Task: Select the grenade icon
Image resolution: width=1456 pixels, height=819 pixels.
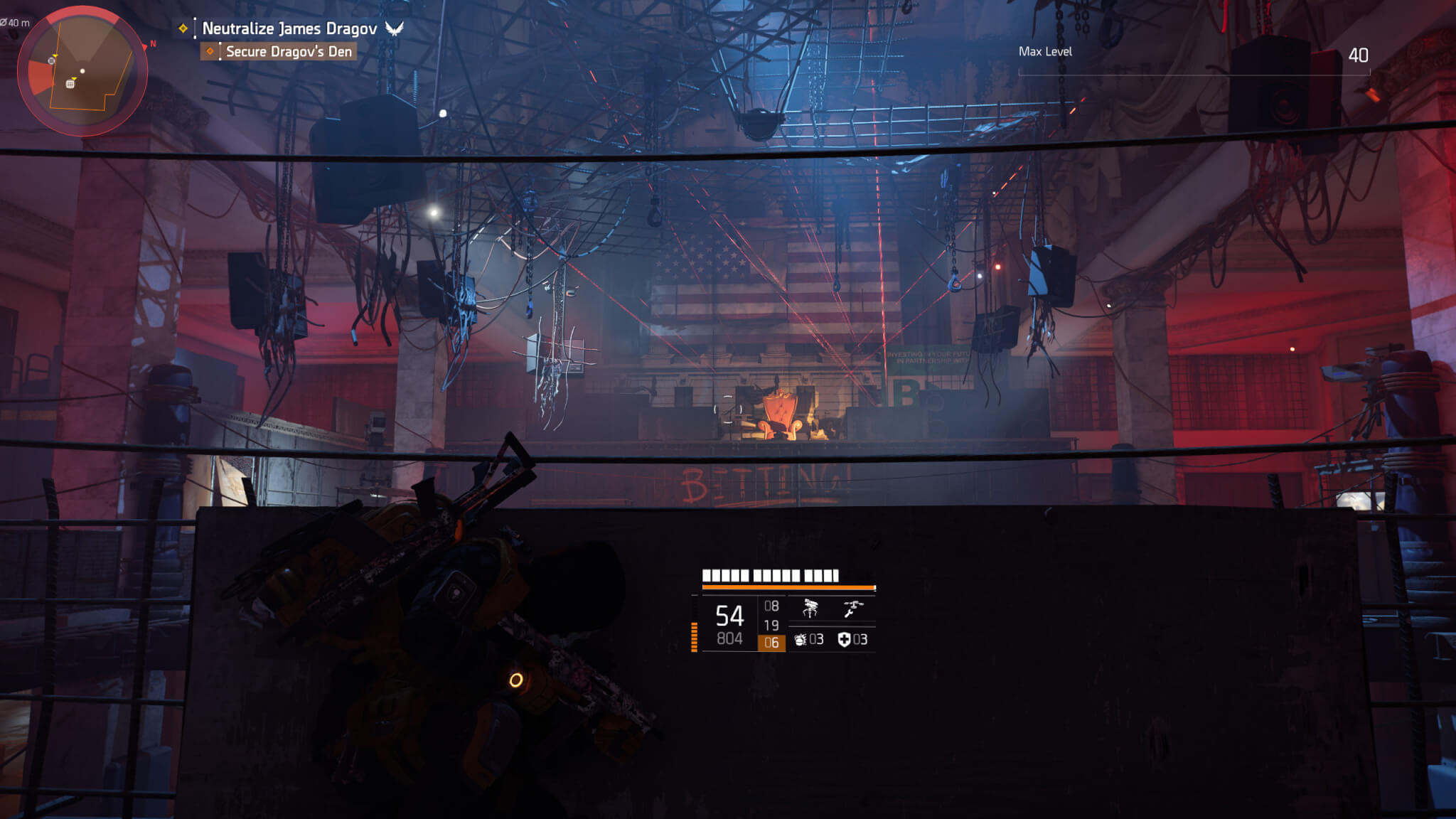Action: (801, 640)
